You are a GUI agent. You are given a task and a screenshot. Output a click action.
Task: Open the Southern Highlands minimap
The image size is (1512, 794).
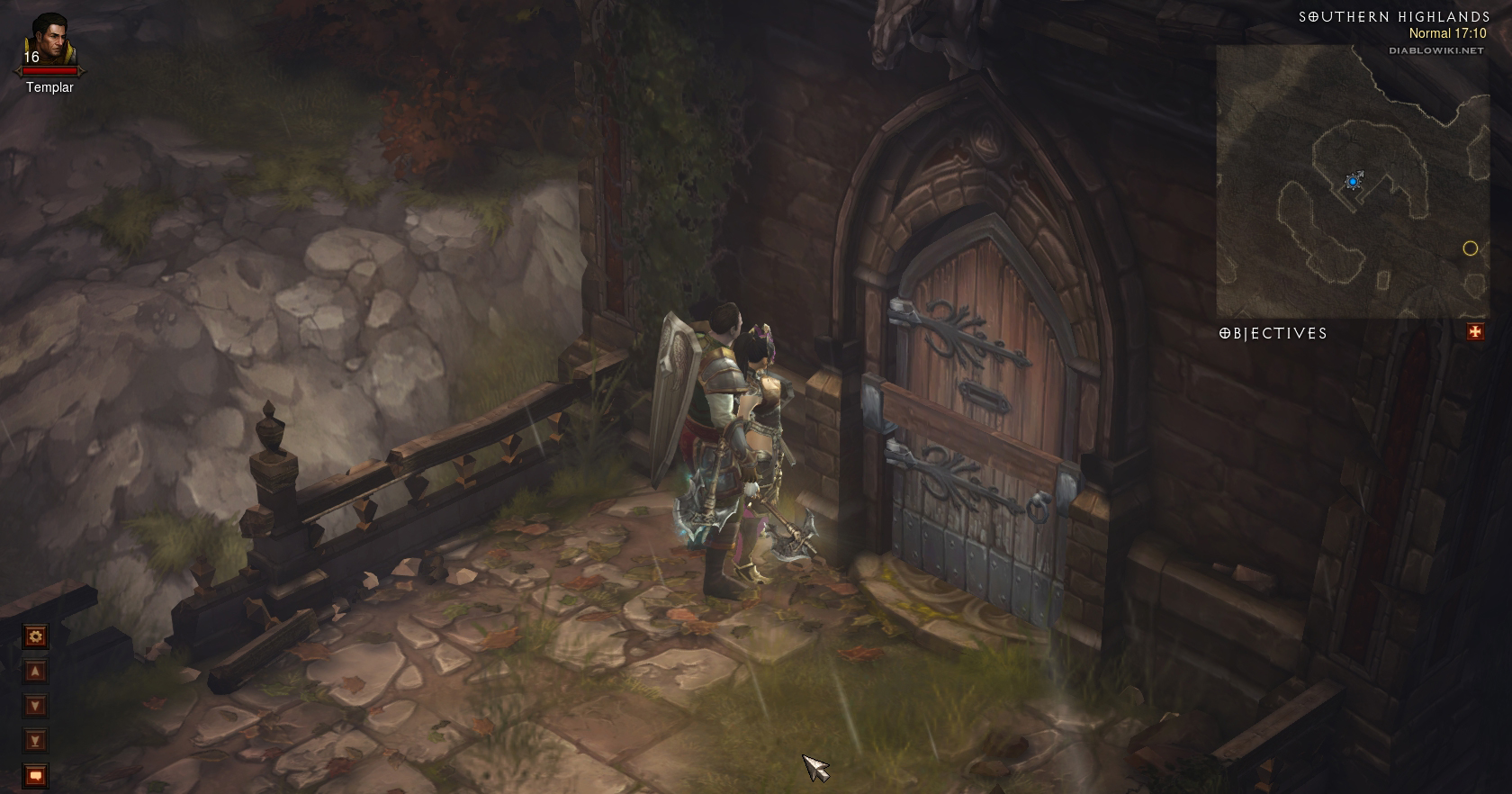1350,180
